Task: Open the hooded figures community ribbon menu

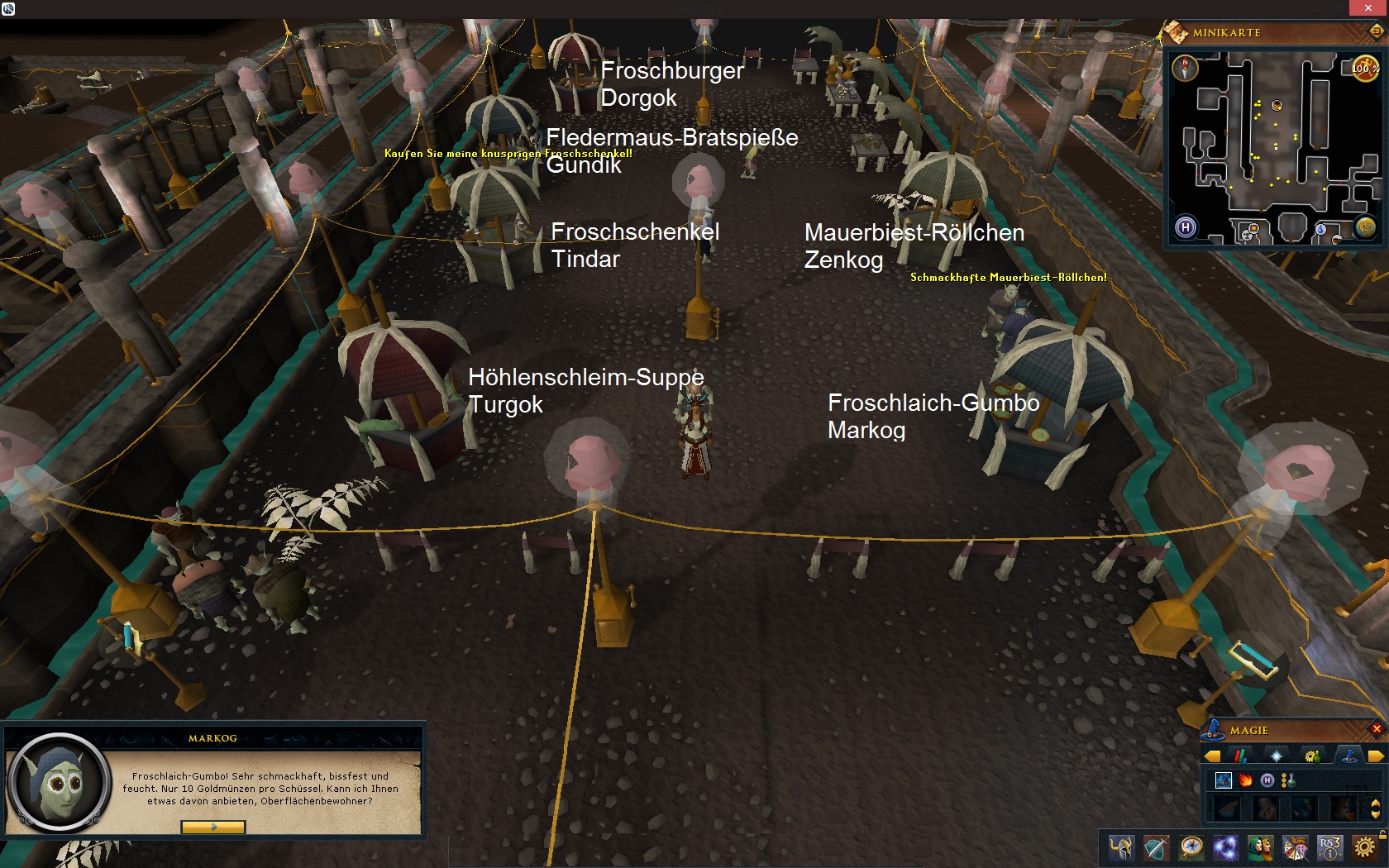Action: [1260, 848]
